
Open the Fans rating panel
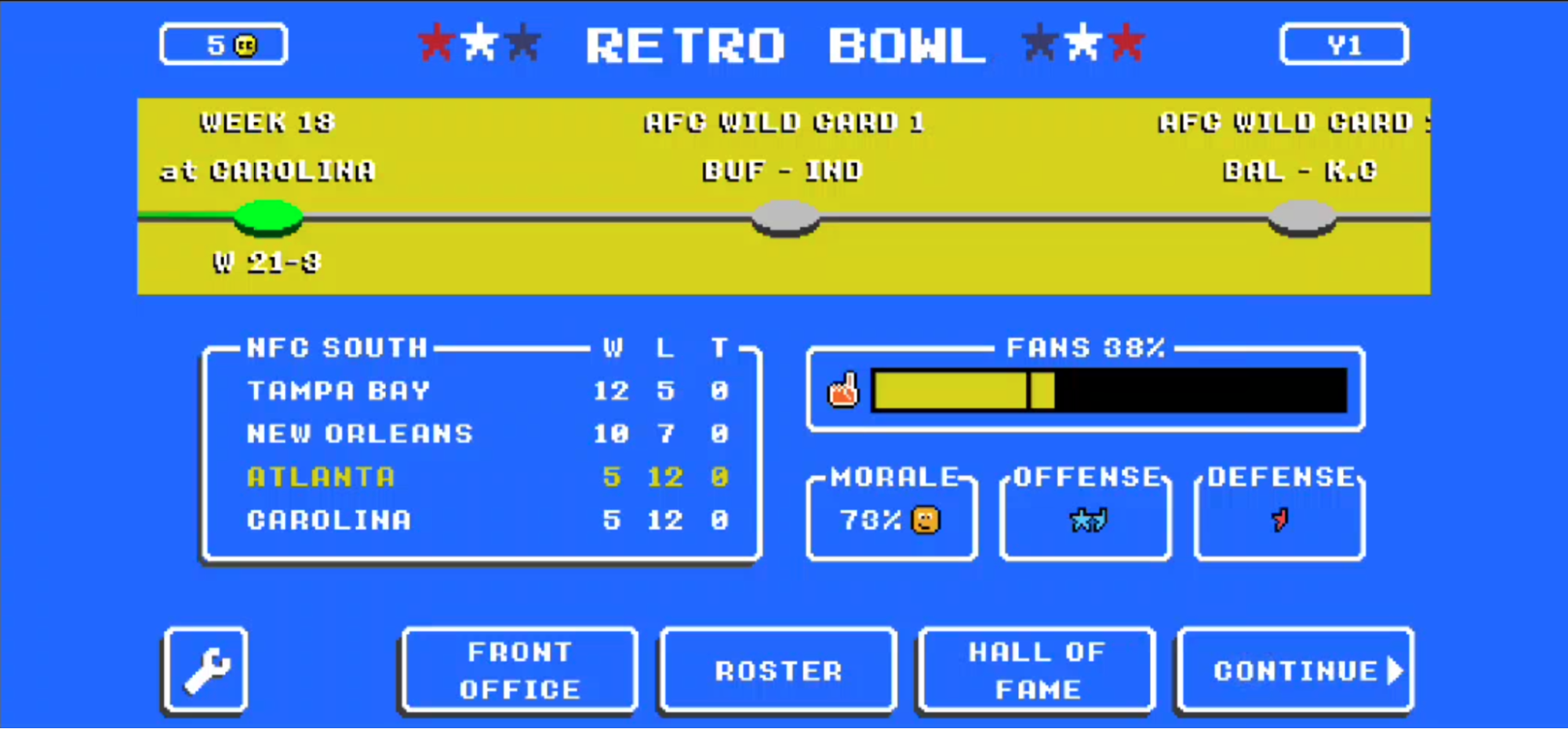[1086, 390]
